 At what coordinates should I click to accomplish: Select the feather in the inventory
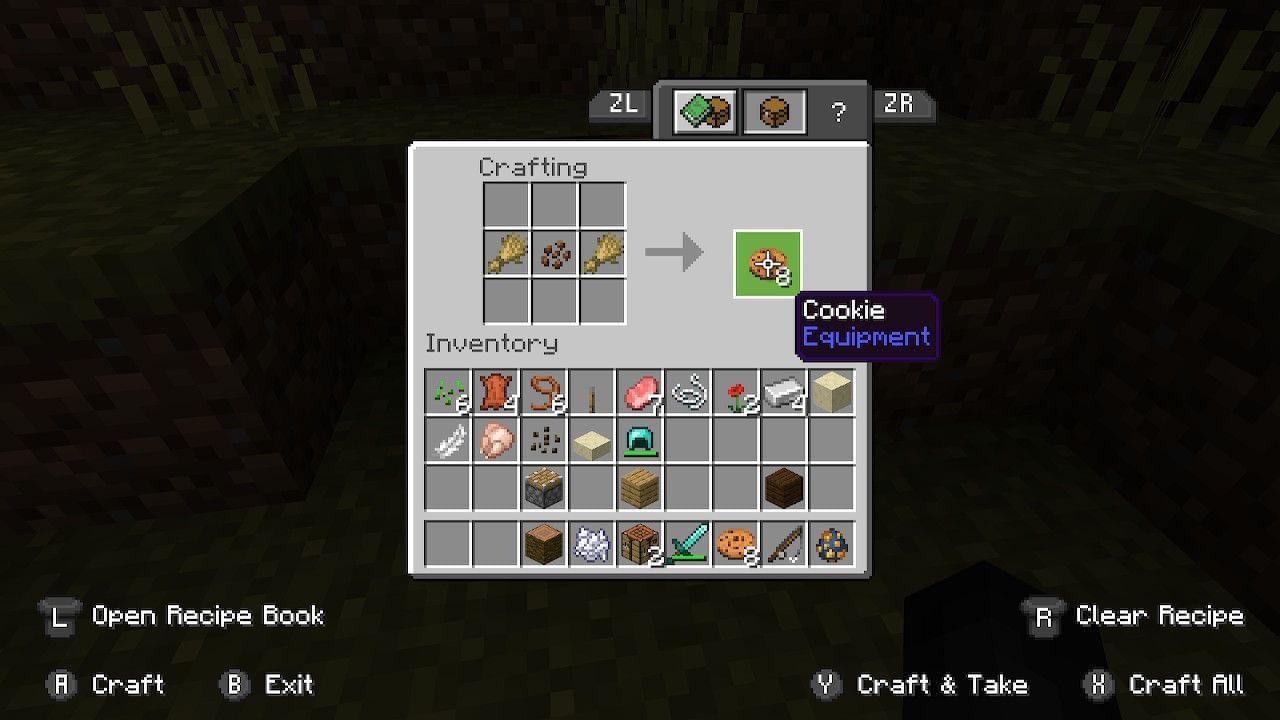click(x=448, y=440)
